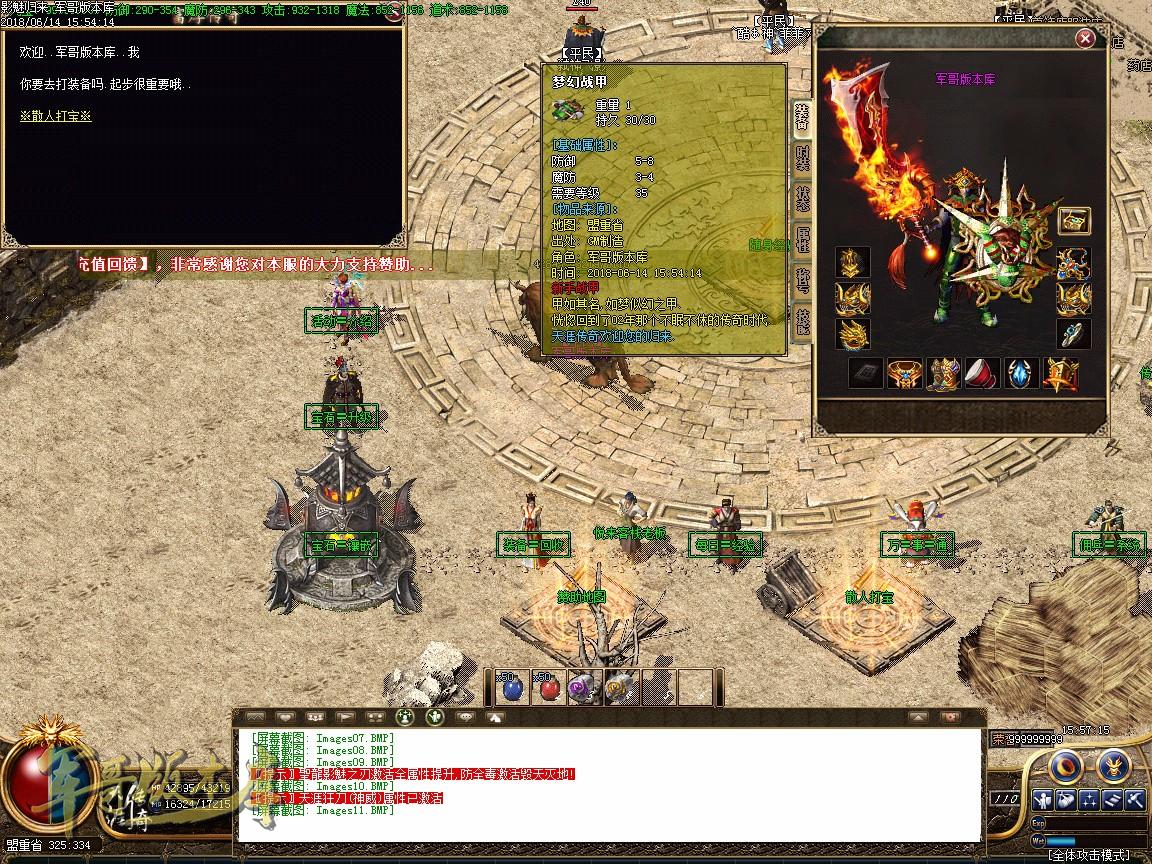
Task: Click the round ring button on HUD
Action: (x=1064, y=767)
